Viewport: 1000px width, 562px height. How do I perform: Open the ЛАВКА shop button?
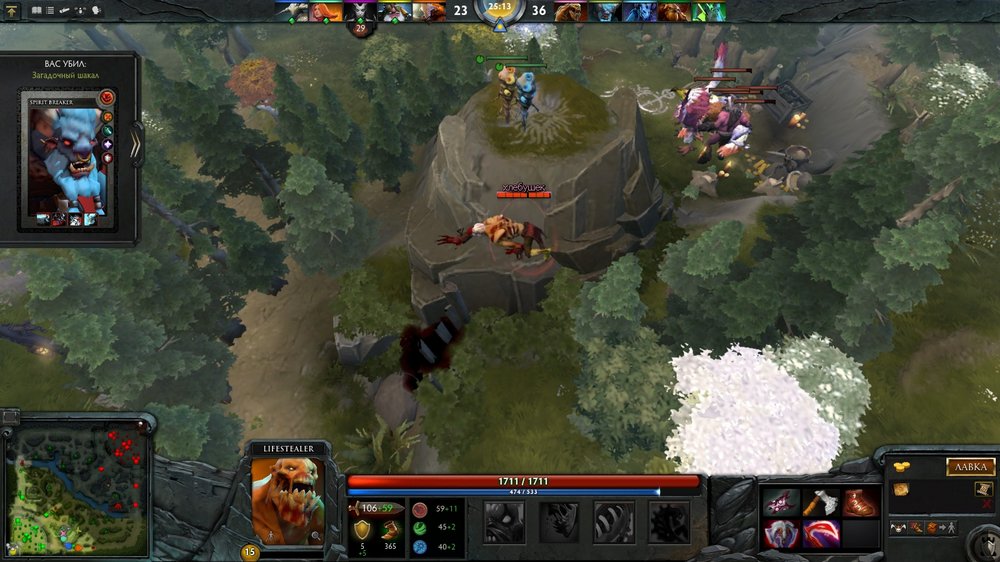point(970,467)
